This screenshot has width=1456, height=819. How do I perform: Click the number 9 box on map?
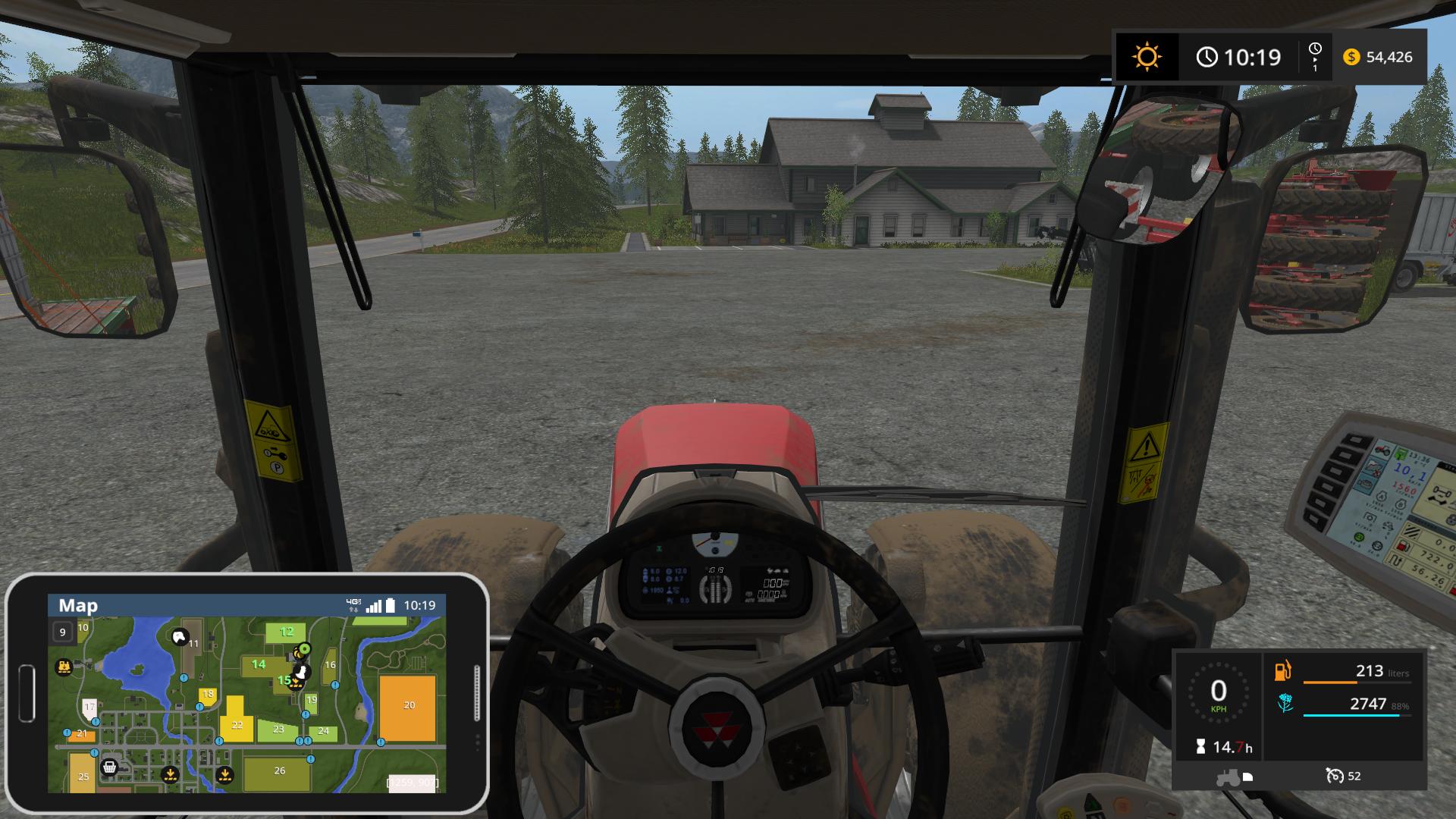click(x=63, y=632)
